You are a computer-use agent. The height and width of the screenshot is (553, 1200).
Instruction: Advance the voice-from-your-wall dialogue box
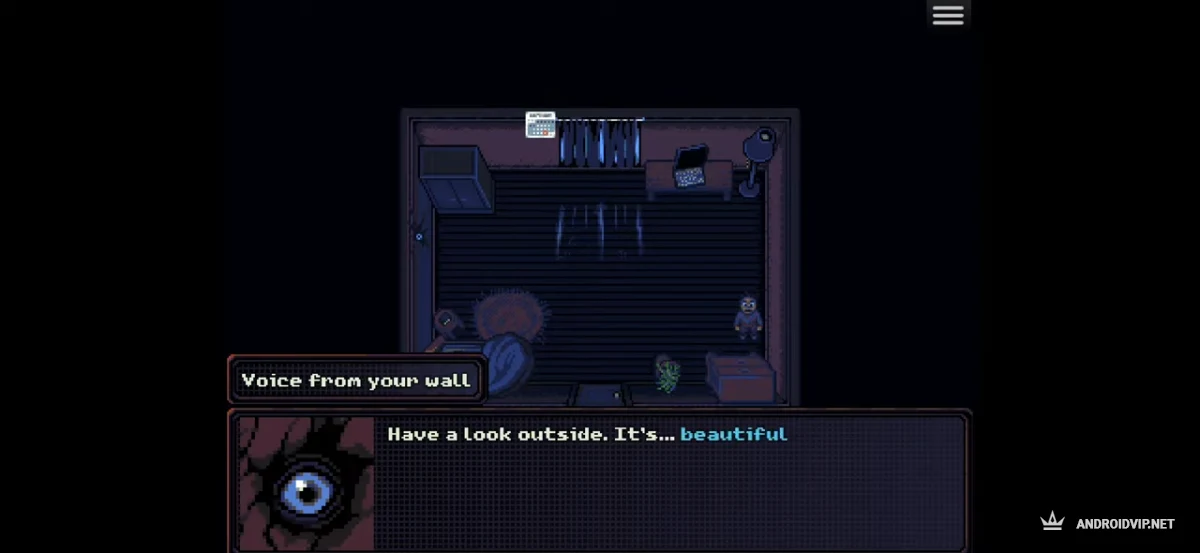668,482
